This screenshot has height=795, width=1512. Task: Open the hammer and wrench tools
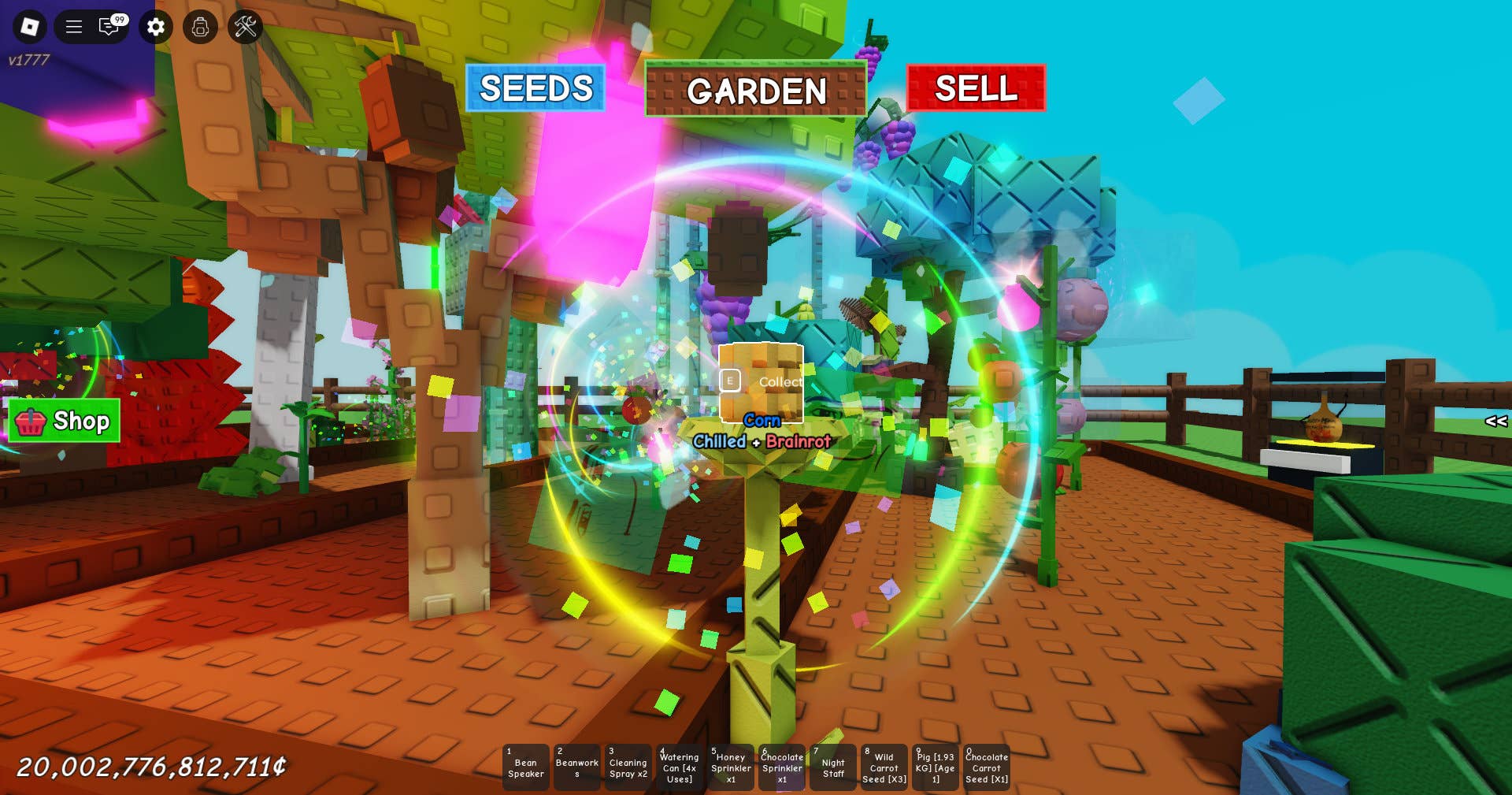click(246, 27)
